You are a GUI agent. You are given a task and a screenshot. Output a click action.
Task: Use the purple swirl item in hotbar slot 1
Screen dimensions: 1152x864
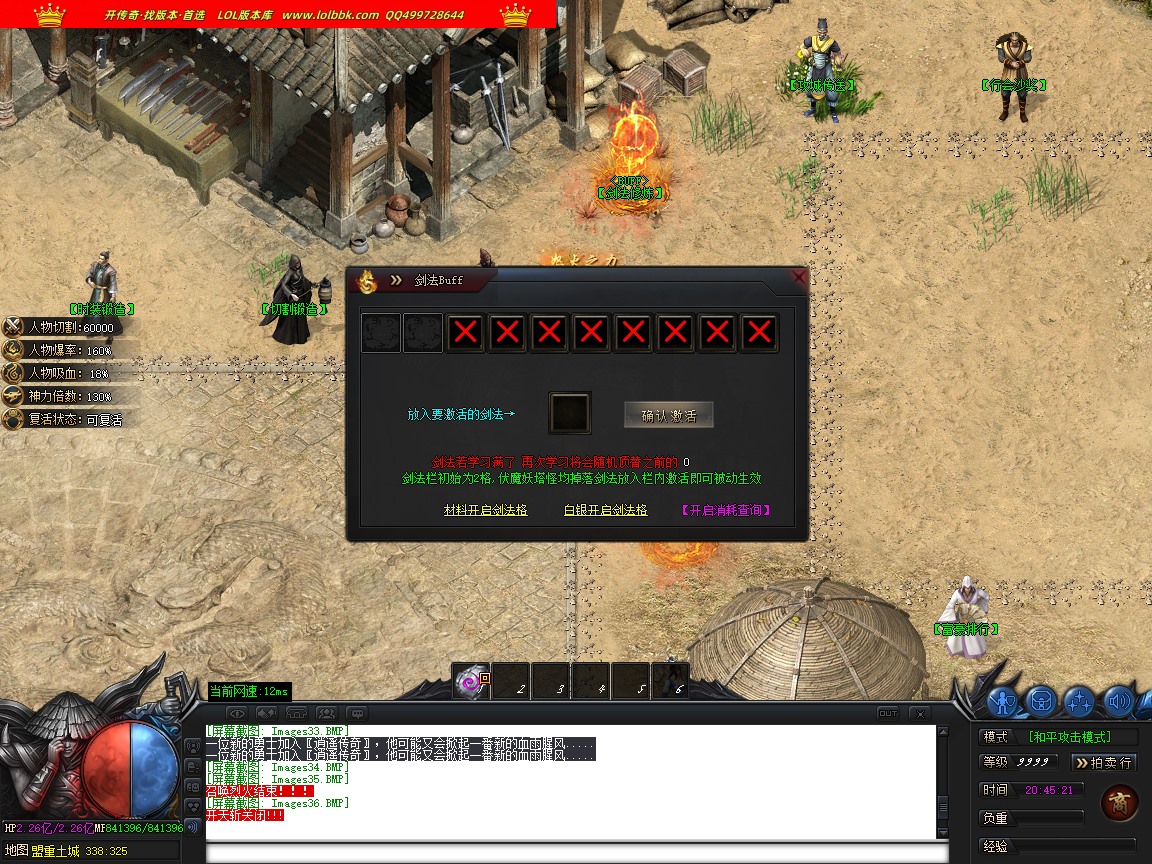pyautogui.click(x=470, y=681)
